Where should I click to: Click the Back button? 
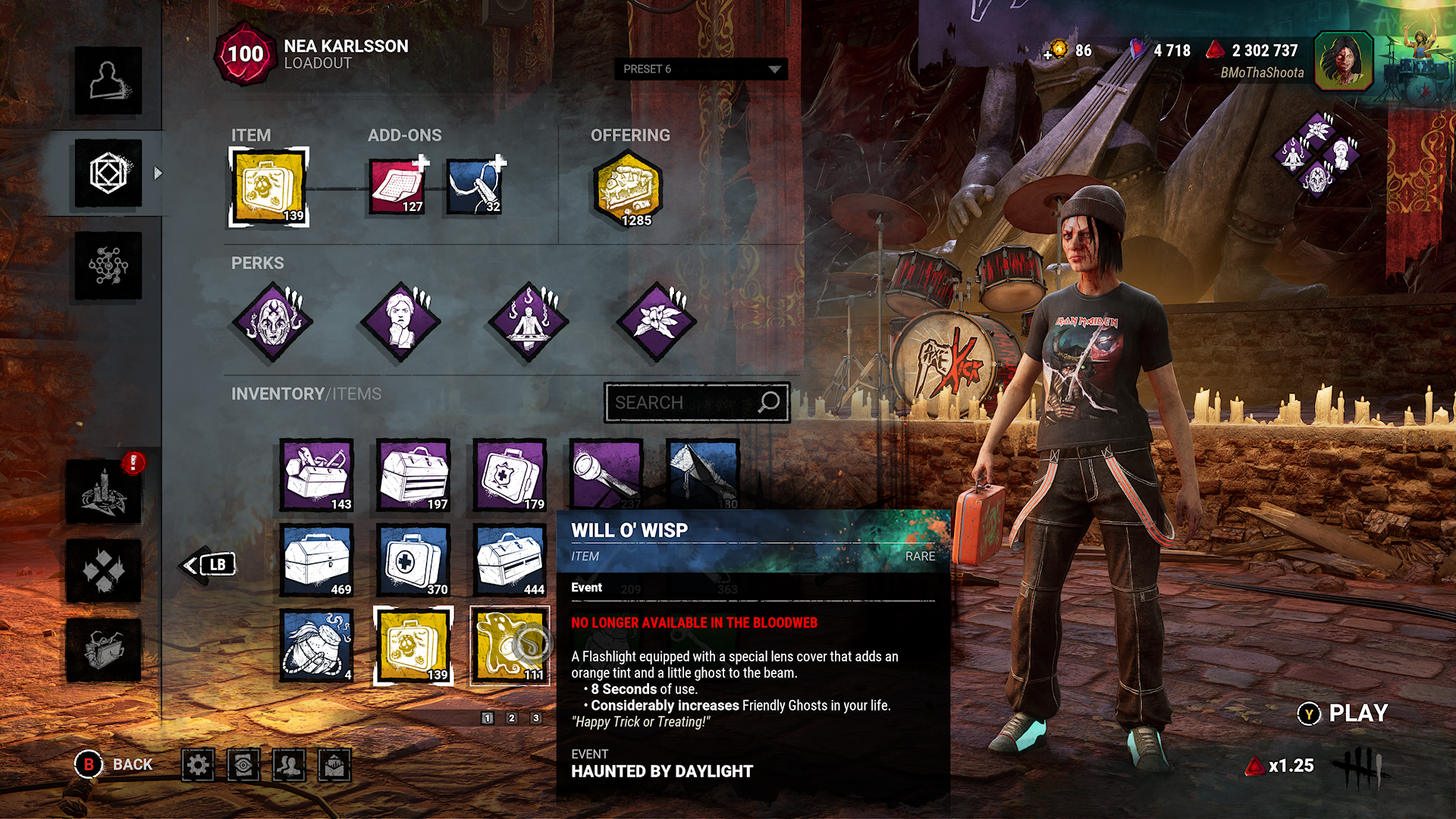tap(114, 764)
